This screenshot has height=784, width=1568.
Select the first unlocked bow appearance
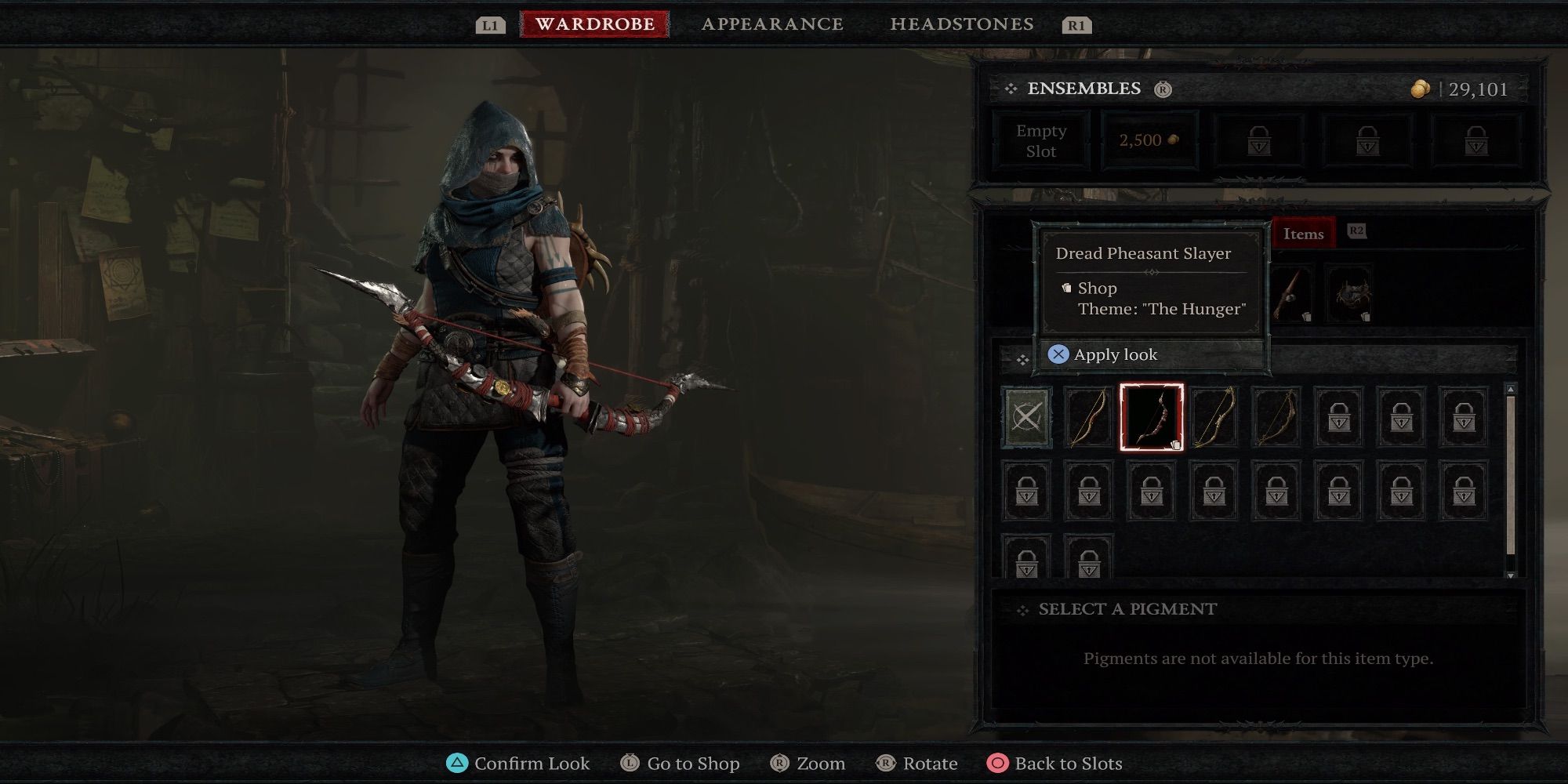(x=1089, y=418)
